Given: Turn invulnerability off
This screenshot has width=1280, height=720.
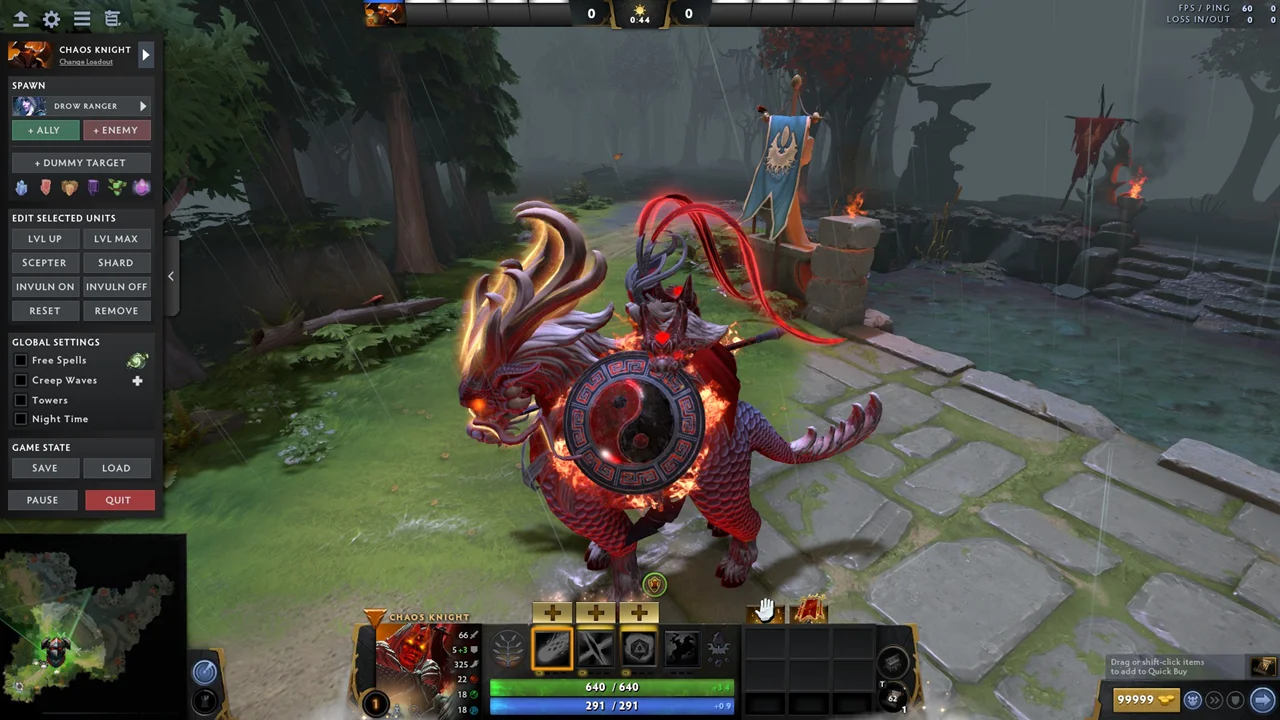Looking at the screenshot, I should [116, 287].
